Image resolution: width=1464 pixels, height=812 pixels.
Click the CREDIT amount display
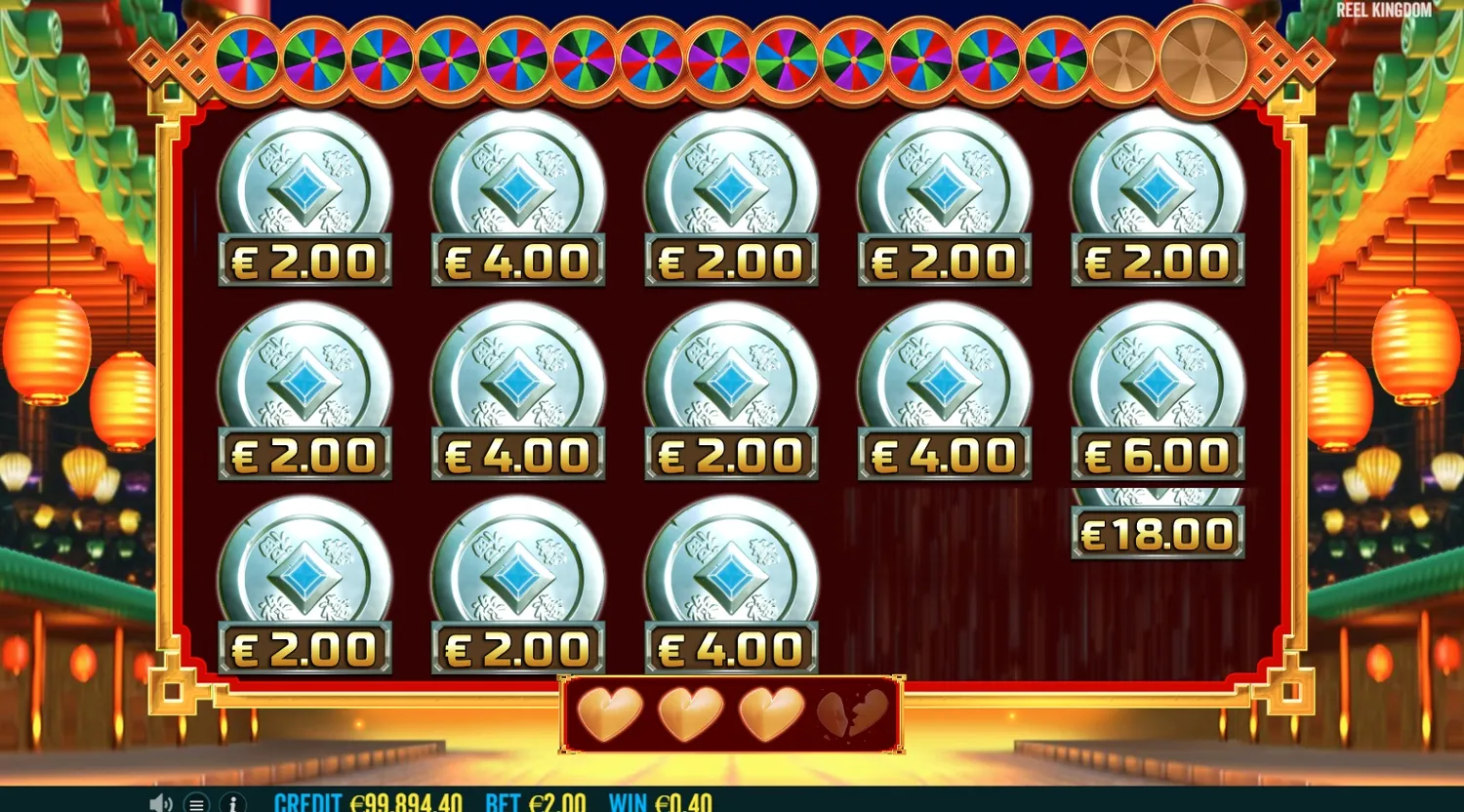(369, 804)
